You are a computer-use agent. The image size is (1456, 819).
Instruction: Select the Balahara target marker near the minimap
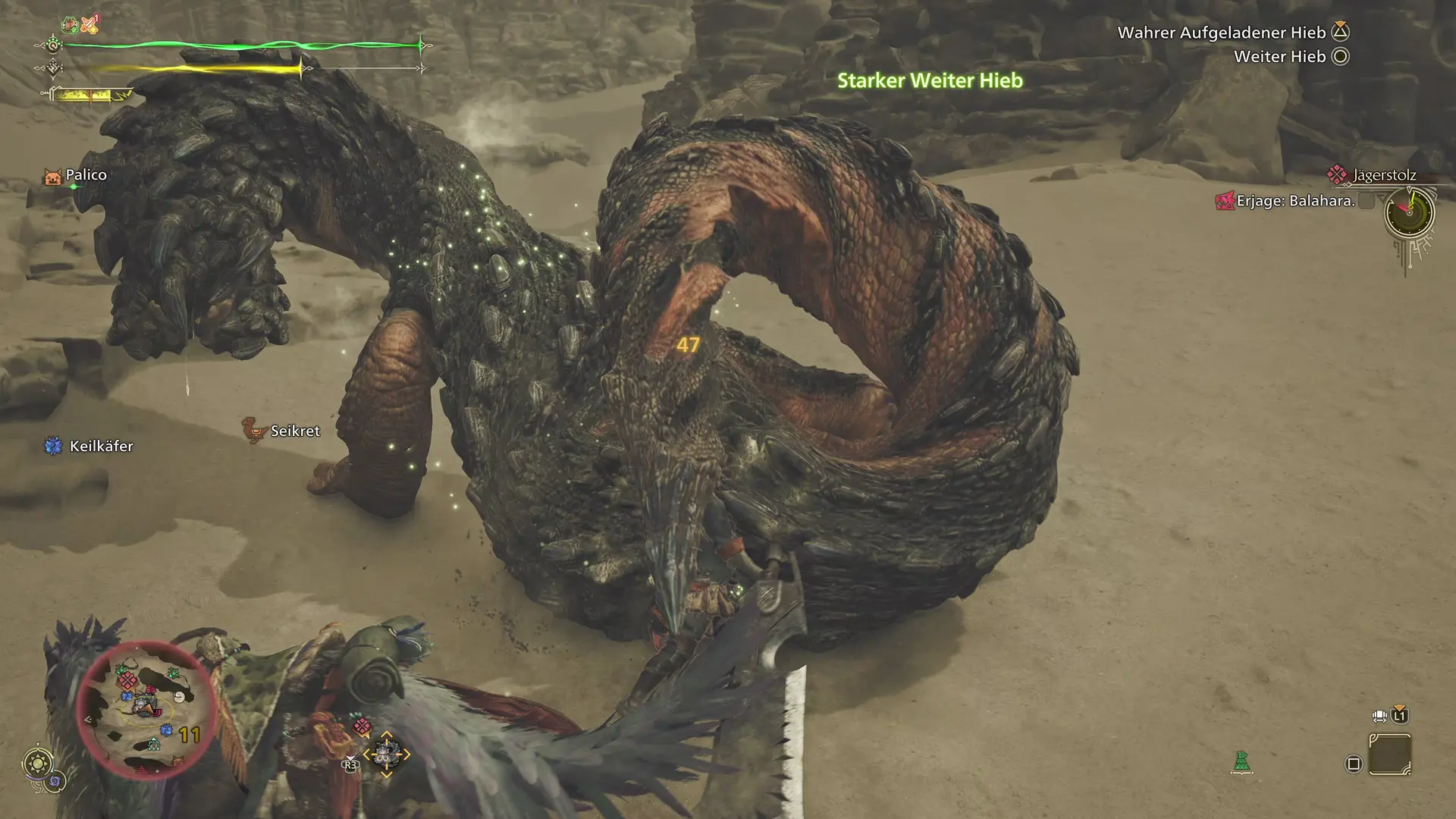pyautogui.click(x=363, y=726)
